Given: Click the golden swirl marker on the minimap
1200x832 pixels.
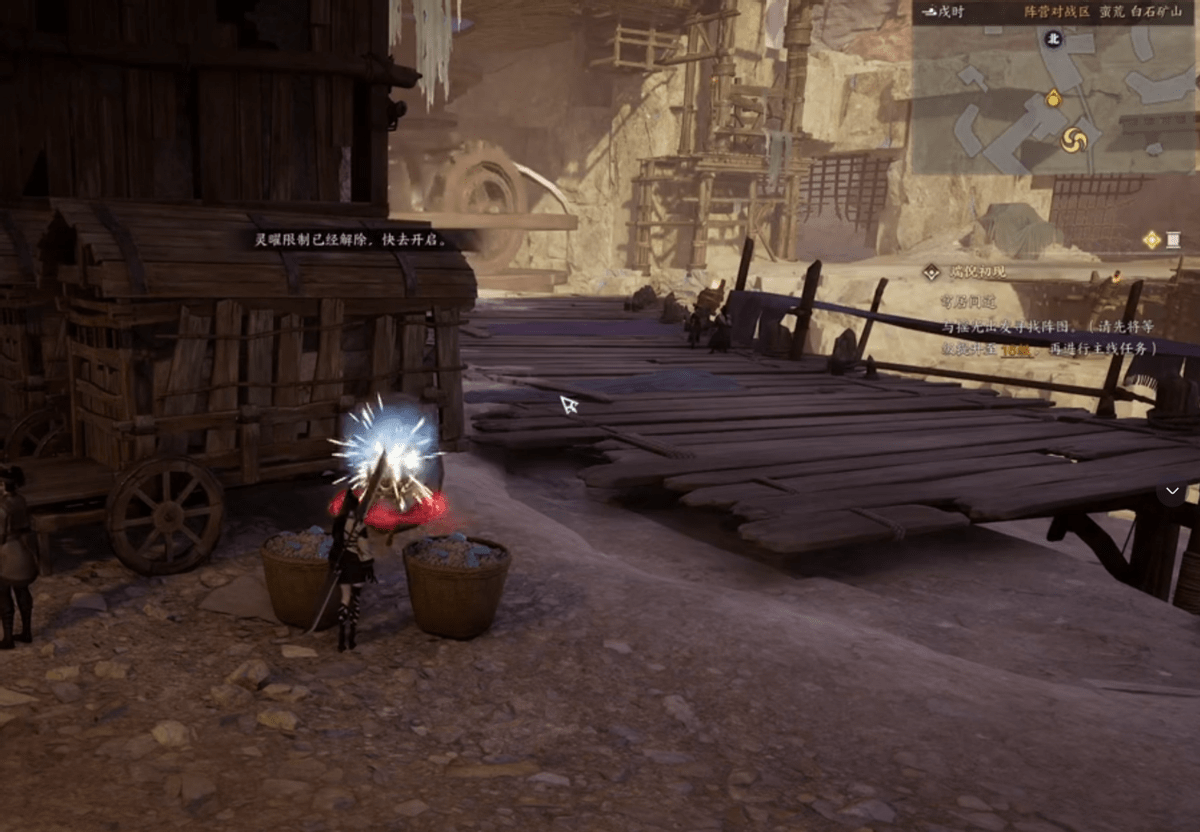Looking at the screenshot, I should coord(1074,139).
